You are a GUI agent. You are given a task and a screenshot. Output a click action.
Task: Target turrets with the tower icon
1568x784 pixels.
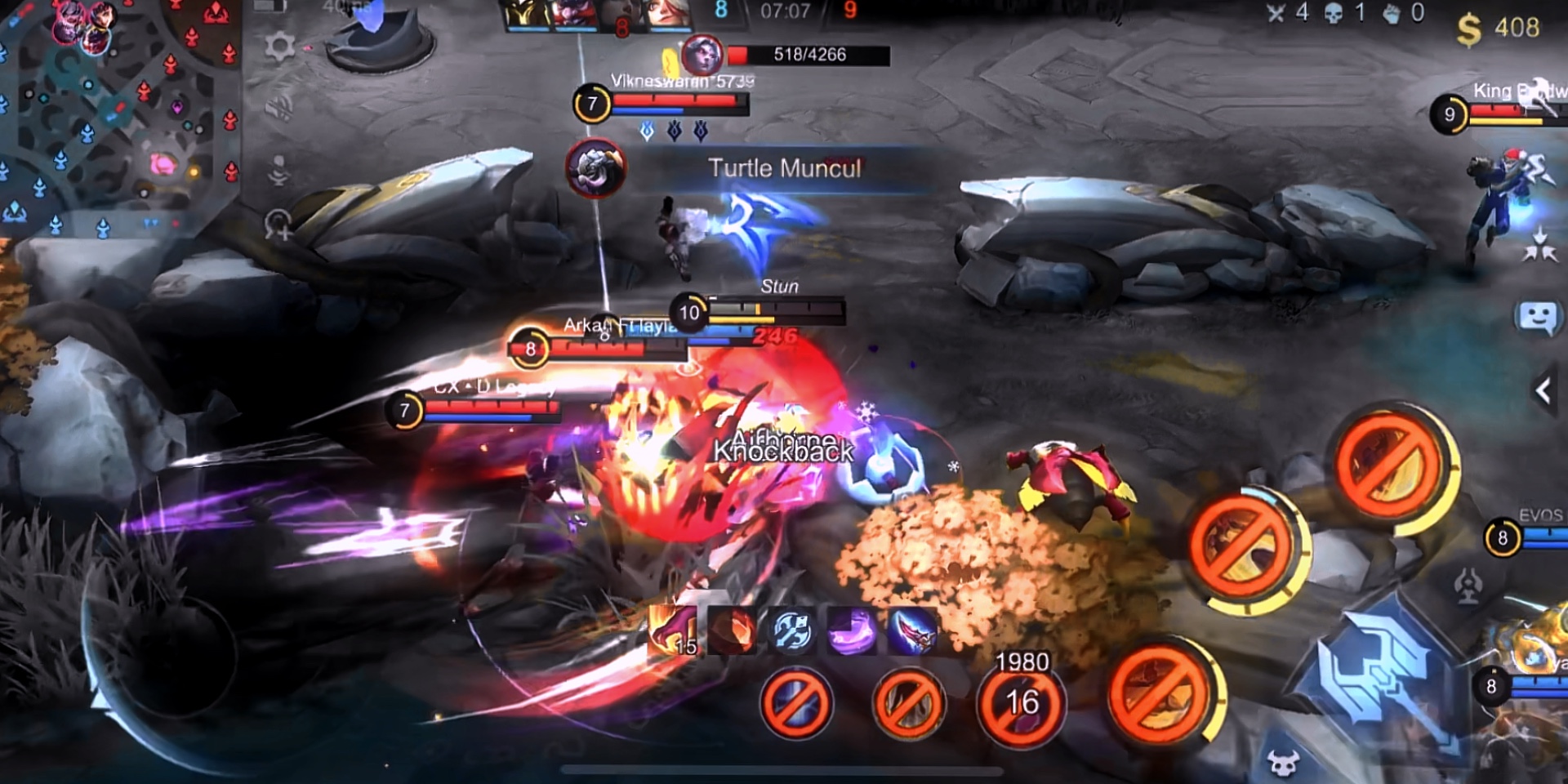pyautogui.click(x=1468, y=585)
